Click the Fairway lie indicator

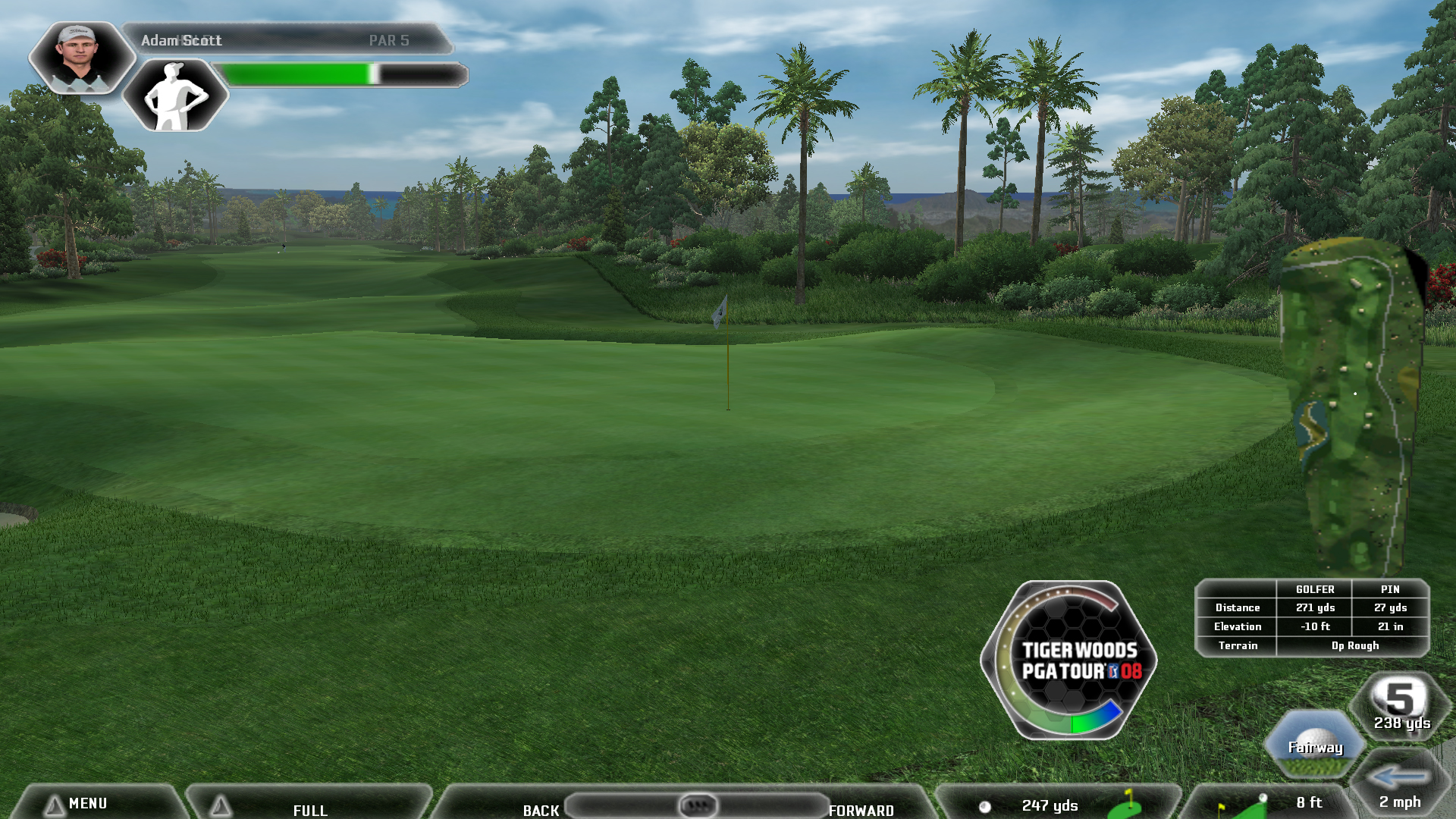click(x=1315, y=746)
